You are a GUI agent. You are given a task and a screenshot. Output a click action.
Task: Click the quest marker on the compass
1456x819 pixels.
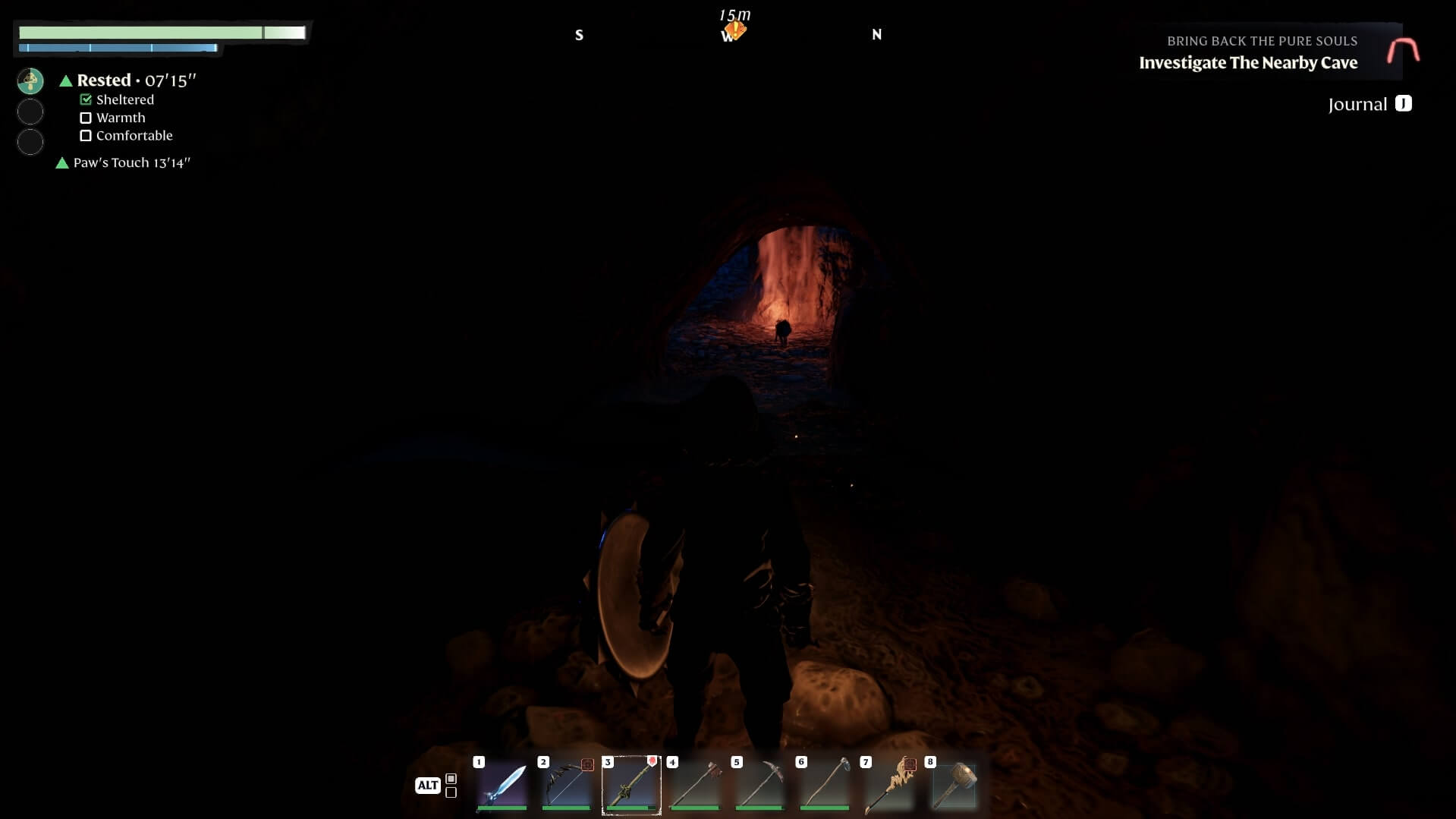(734, 30)
